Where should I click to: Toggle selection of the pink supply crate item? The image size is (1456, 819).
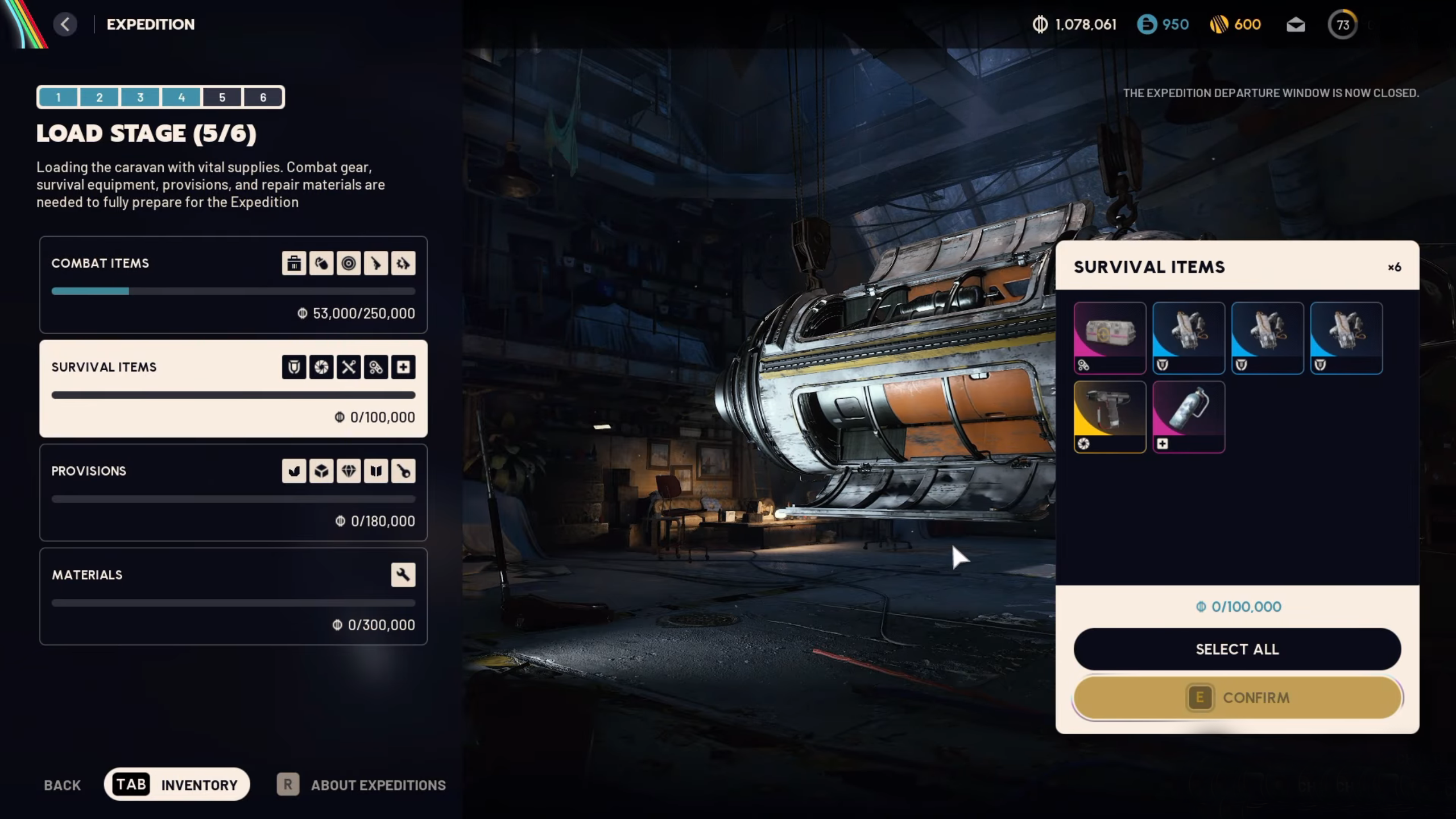1110,338
